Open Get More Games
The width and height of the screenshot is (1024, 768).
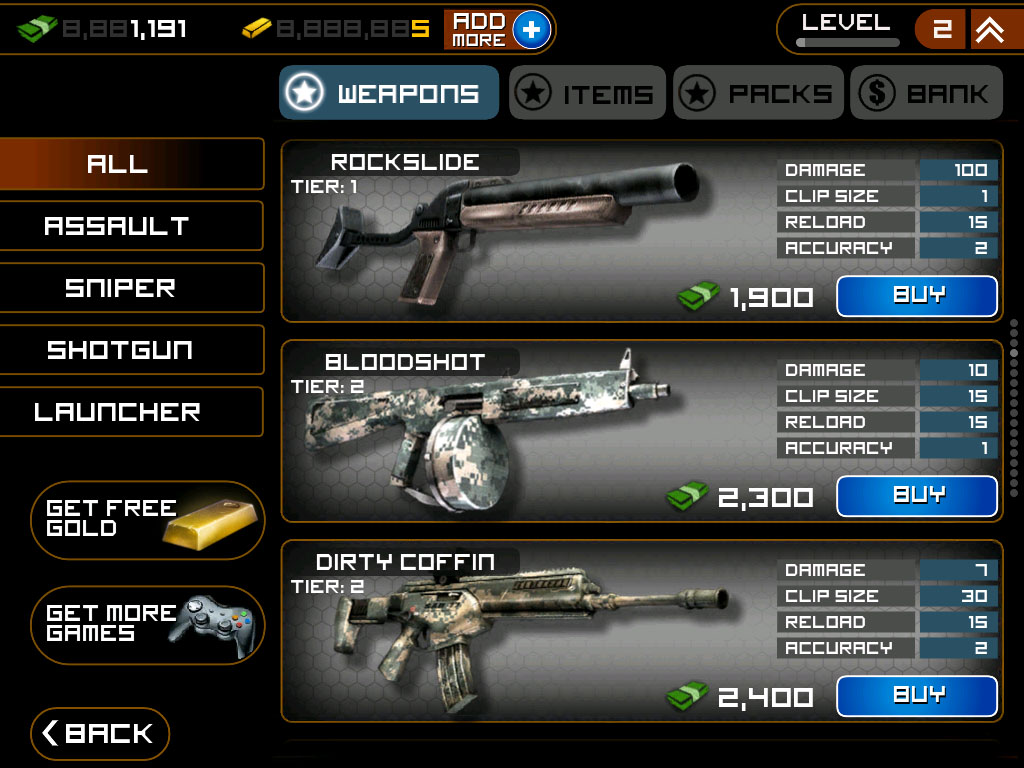coord(148,624)
